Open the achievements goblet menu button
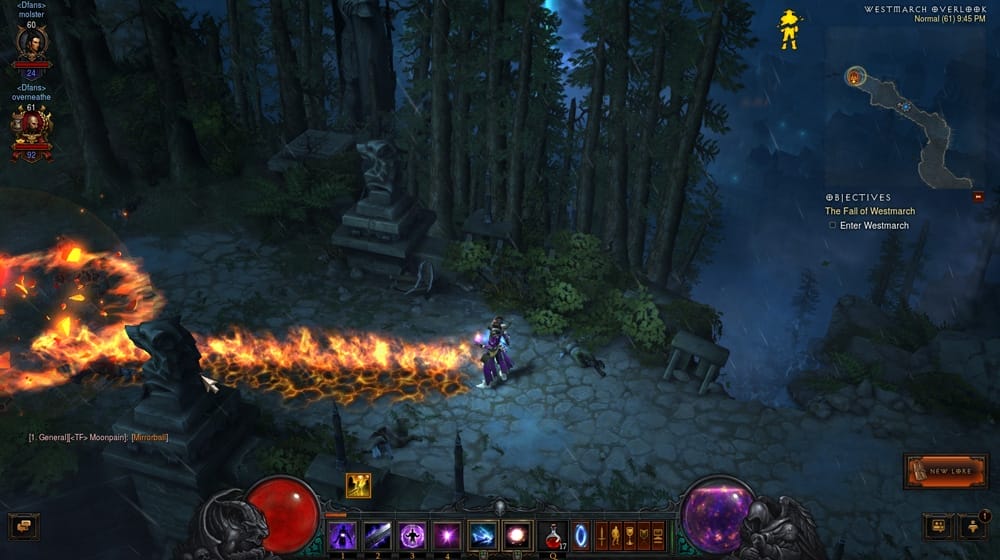The width and height of the screenshot is (1000, 560). [x=630, y=534]
